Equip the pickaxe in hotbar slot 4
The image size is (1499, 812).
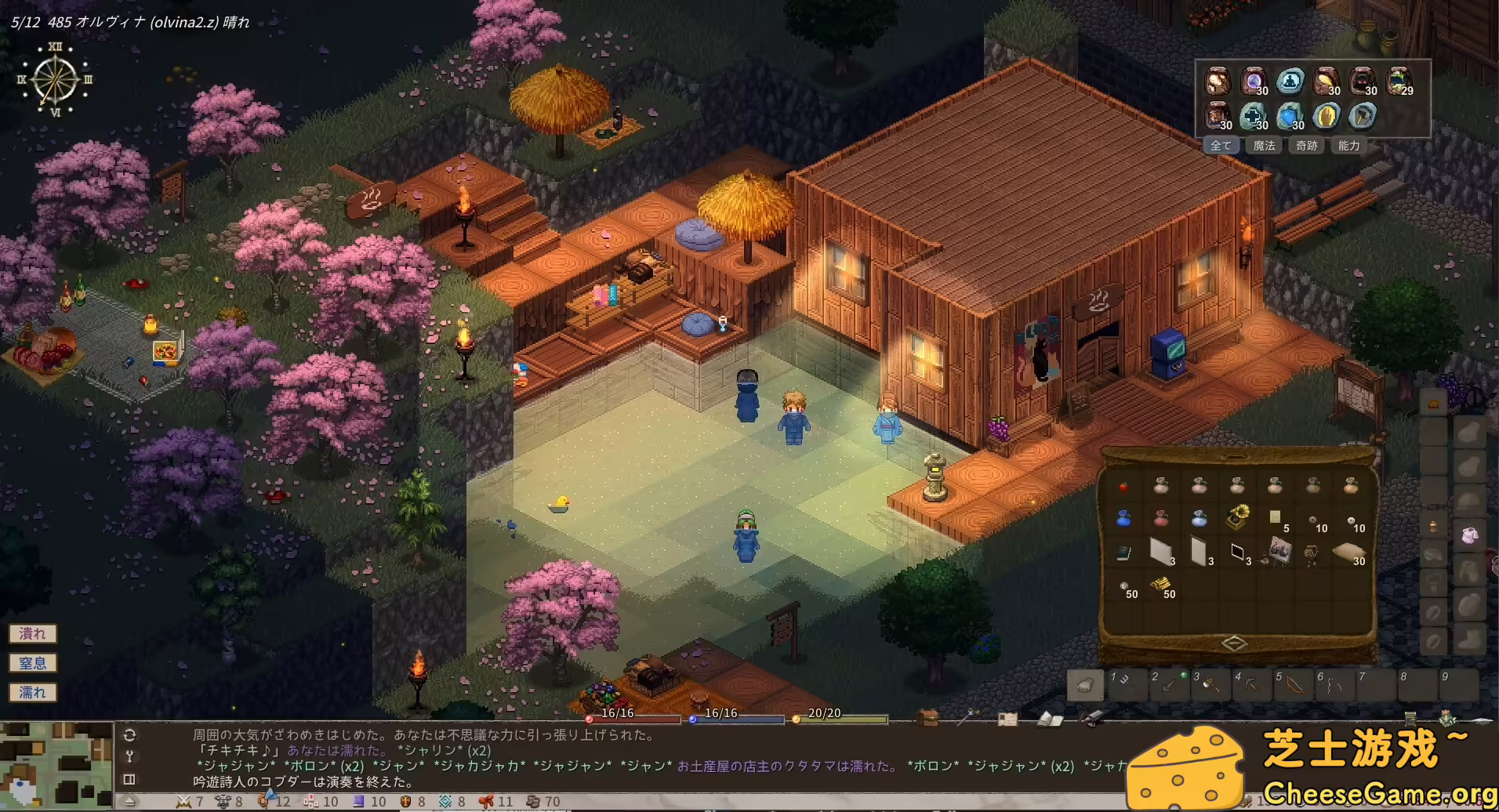point(1252,684)
